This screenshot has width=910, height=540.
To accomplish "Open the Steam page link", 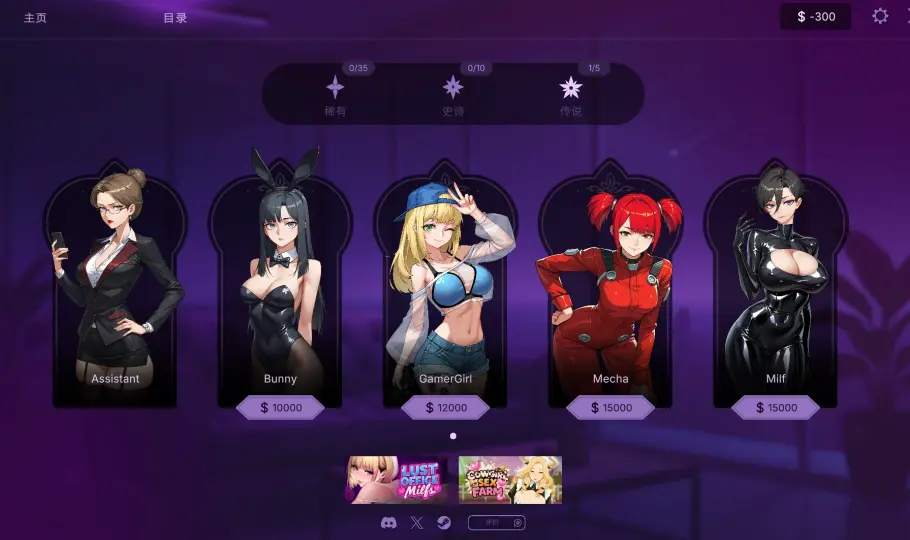I will pyautogui.click(x=444, y=523).
